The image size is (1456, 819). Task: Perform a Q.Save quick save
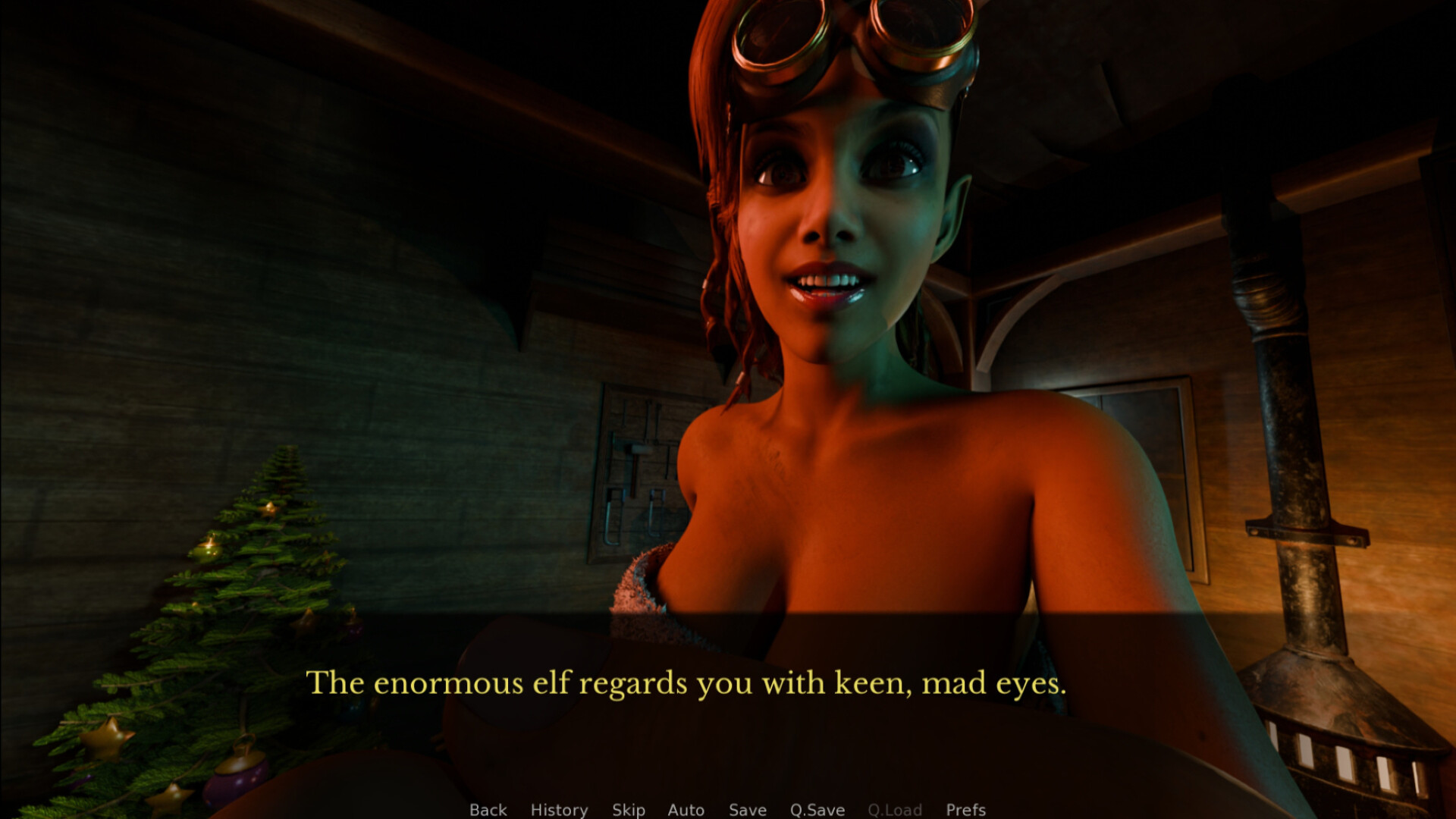coord(816,809)
